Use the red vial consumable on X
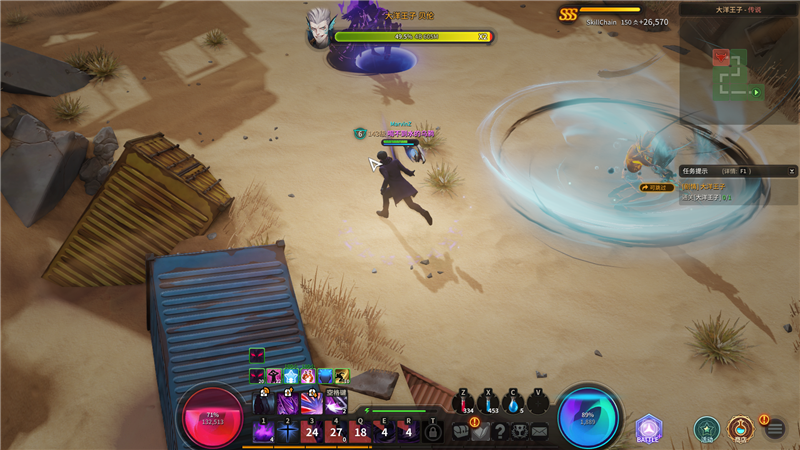This screenshot has height=450, width=800. [x=489, y=402]
